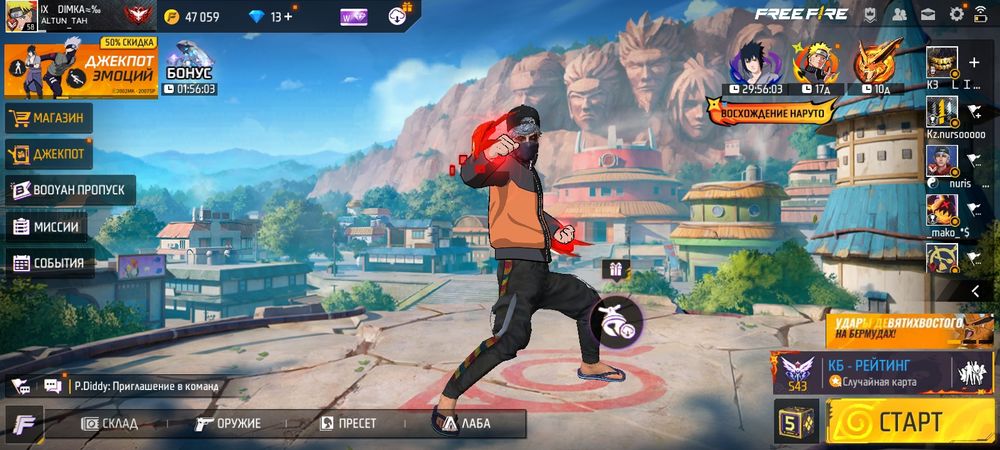
Task: Open the МИССИИ missions menu
Action: [x=46, y=226]
